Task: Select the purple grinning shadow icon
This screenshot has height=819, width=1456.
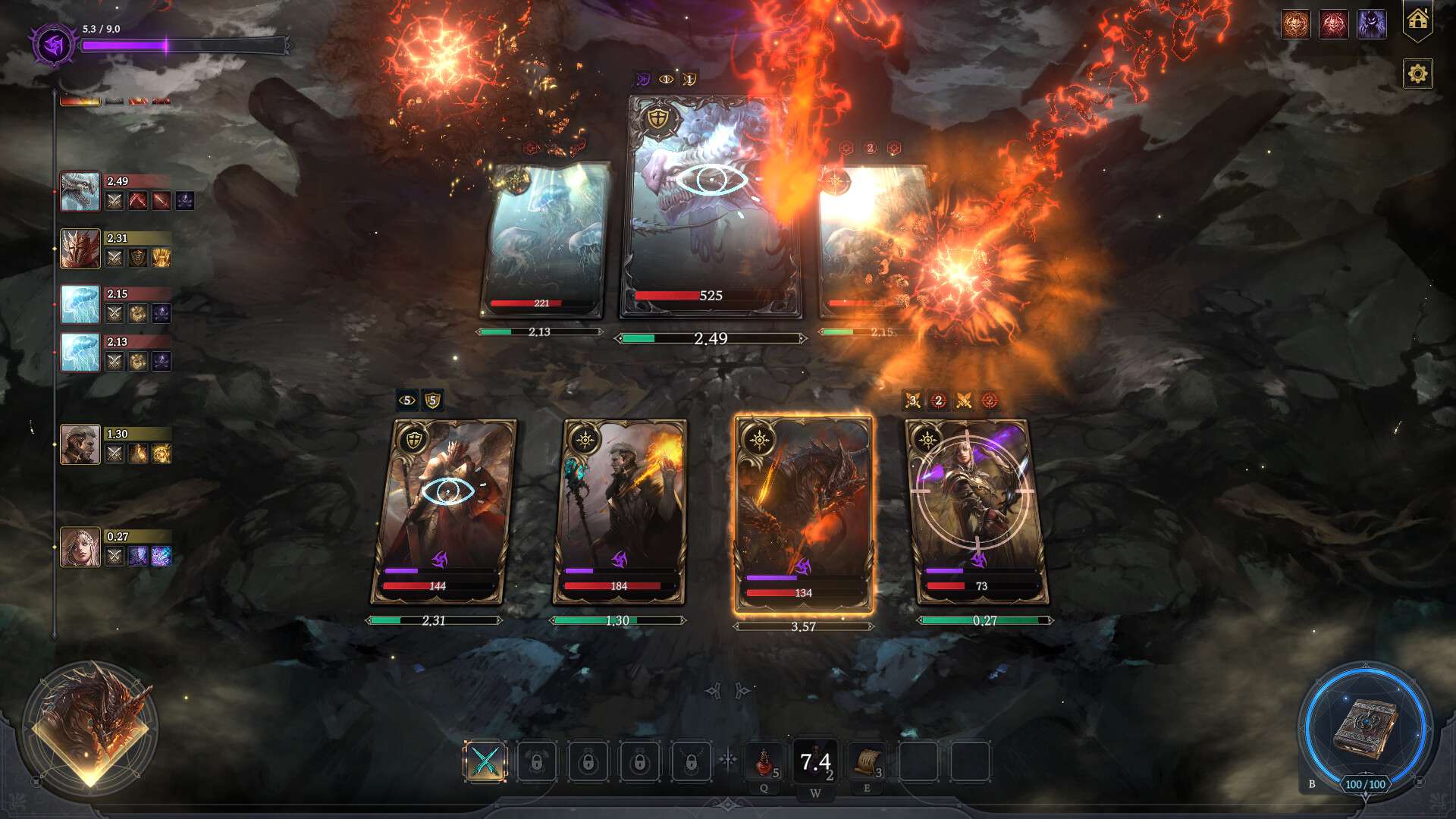Action: pos(1371,25)
